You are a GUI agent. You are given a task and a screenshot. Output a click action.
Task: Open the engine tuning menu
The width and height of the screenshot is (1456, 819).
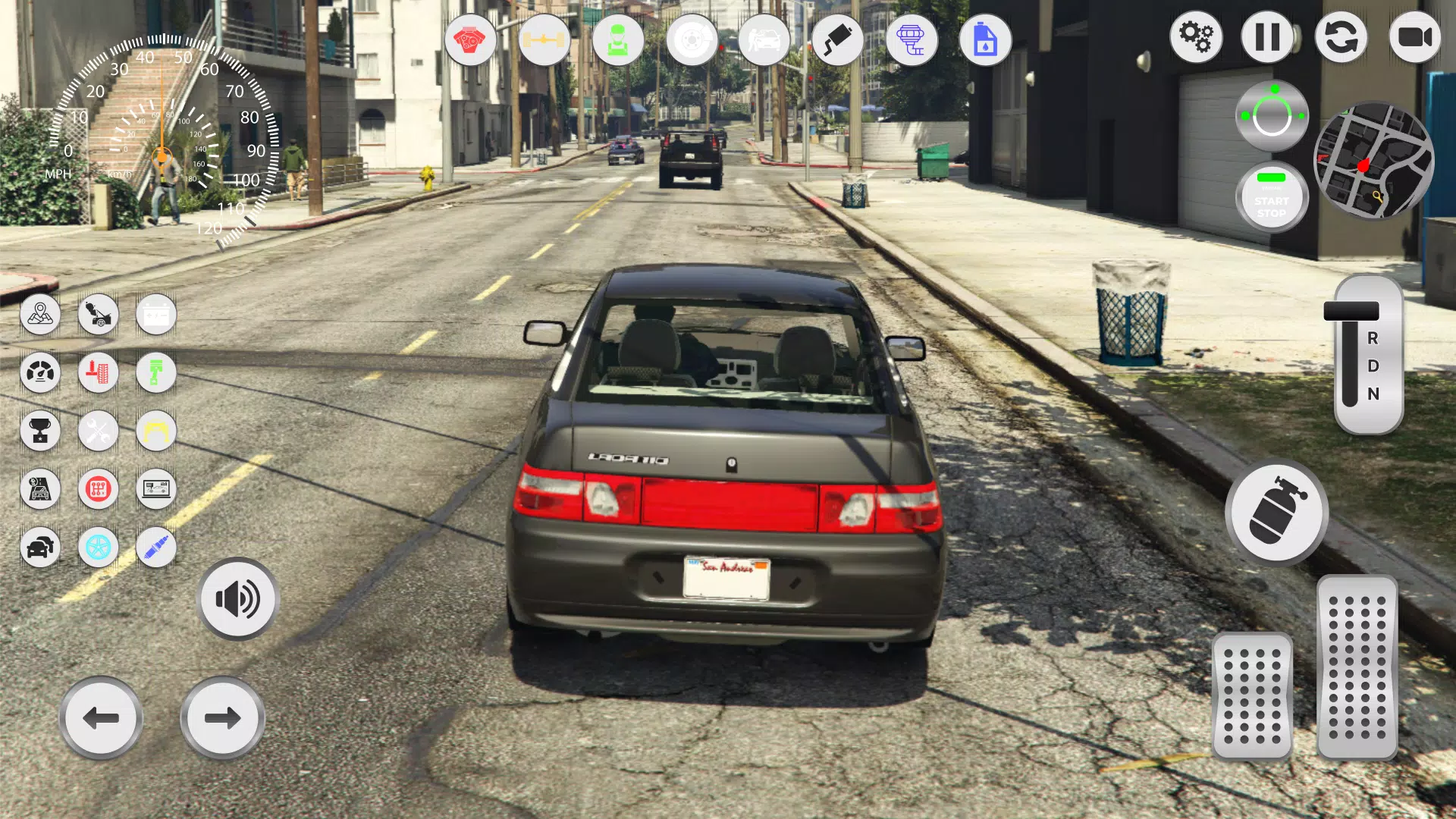pos(470,40)
